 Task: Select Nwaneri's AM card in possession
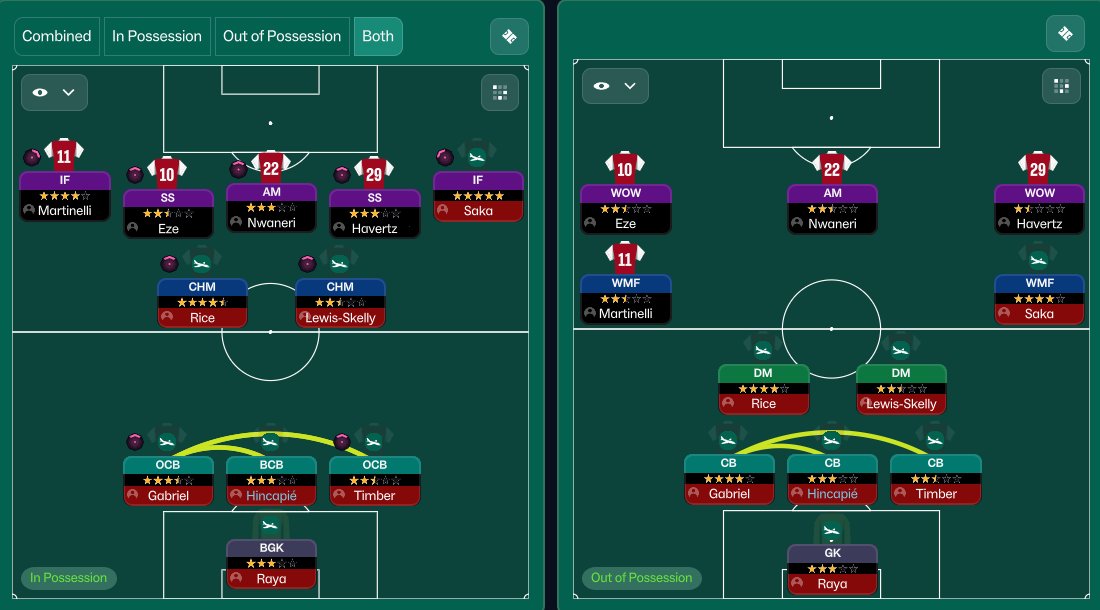tap(272, 208)
